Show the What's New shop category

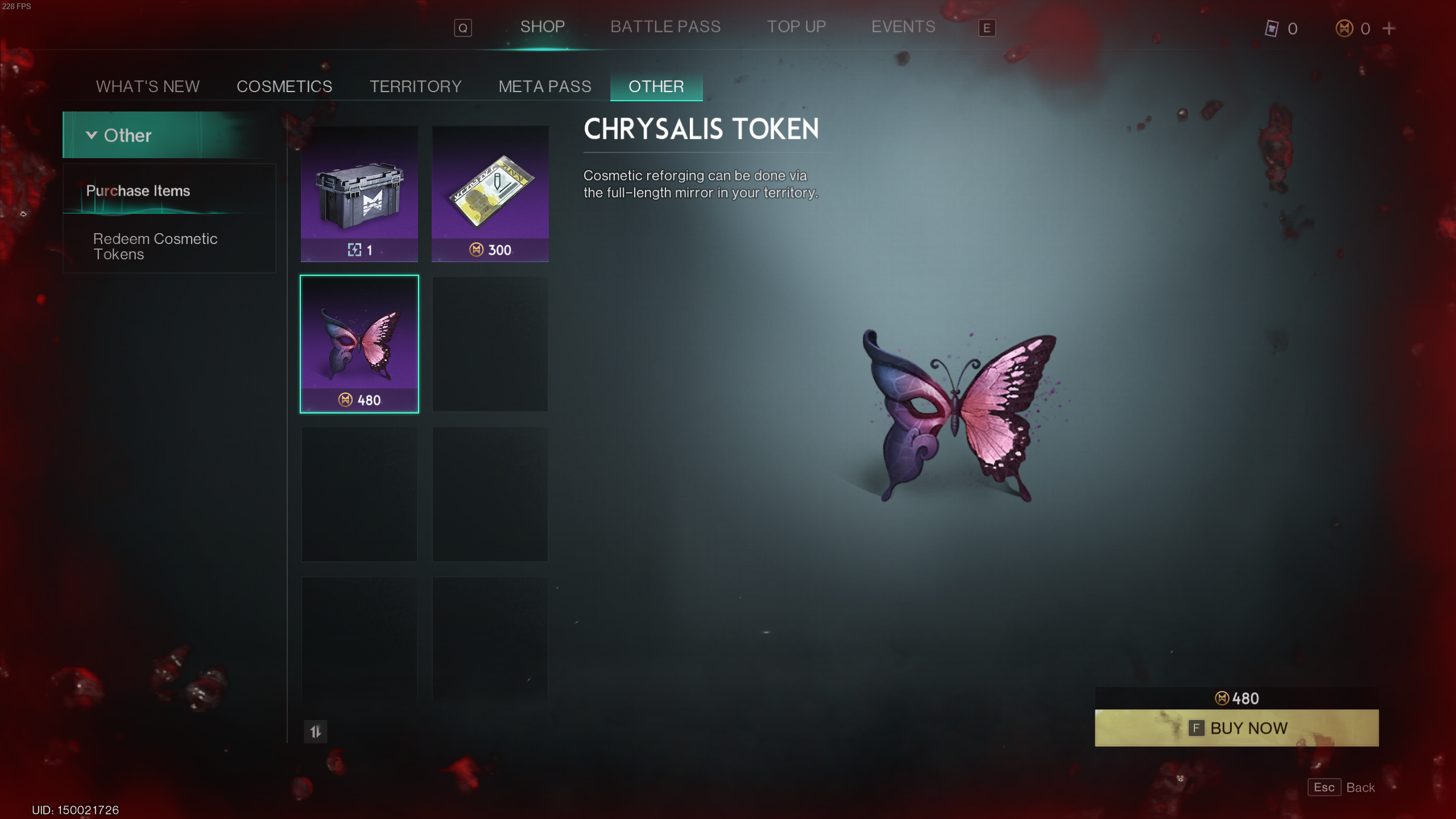(147, 86)
